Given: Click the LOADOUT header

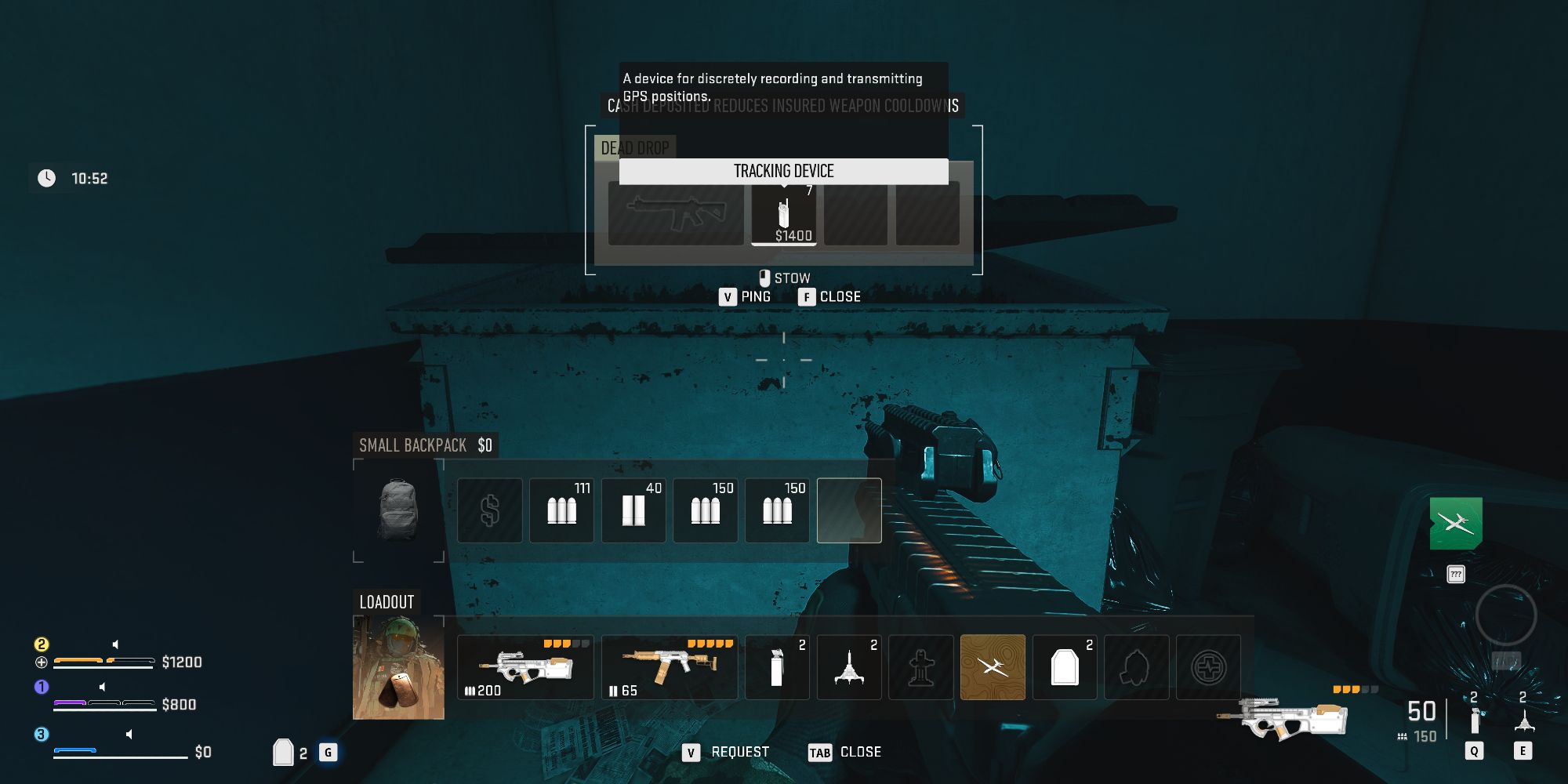Looking at the screenshot, I should (386, 602).
